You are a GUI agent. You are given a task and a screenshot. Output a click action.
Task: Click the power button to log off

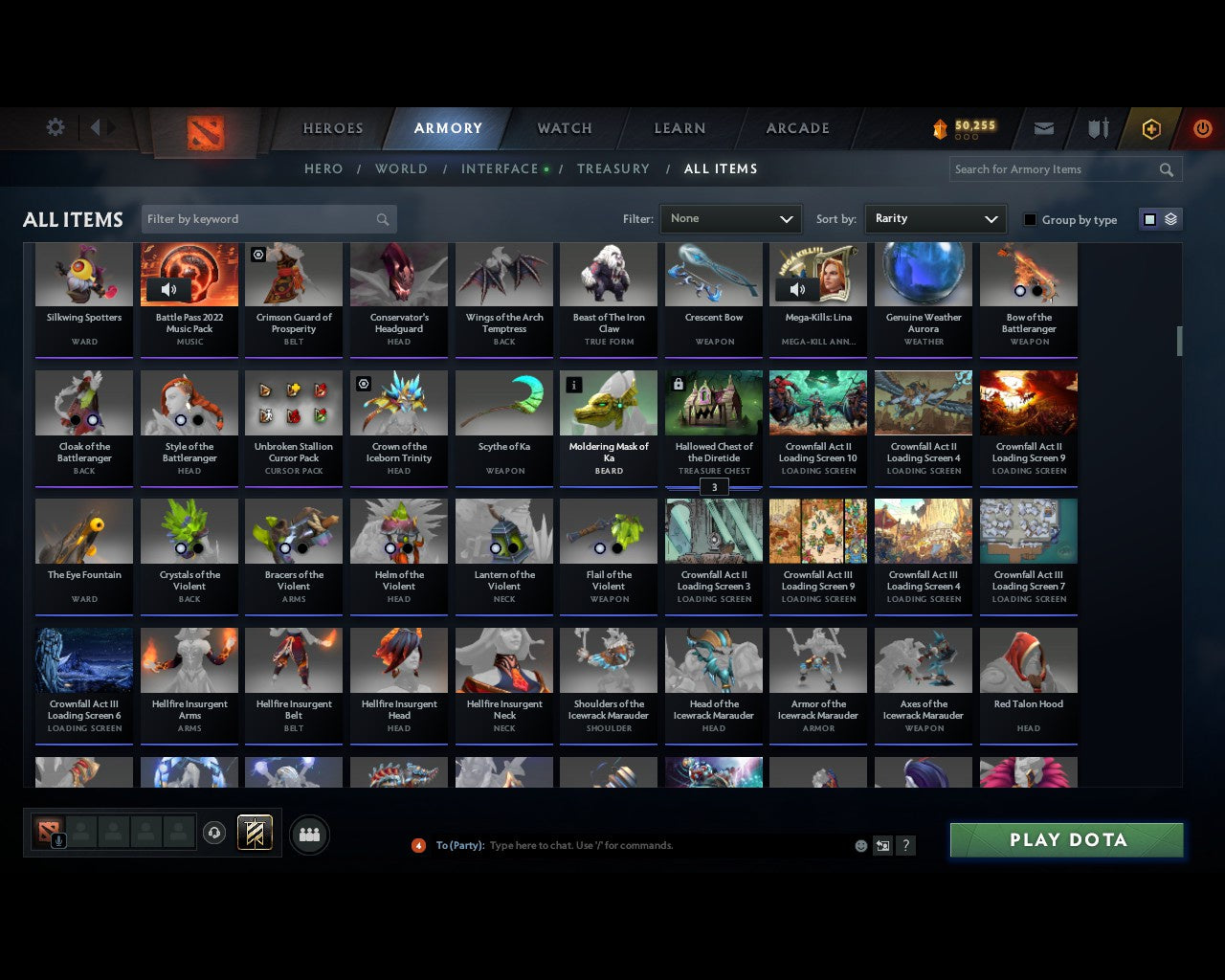coord(1202,128)
